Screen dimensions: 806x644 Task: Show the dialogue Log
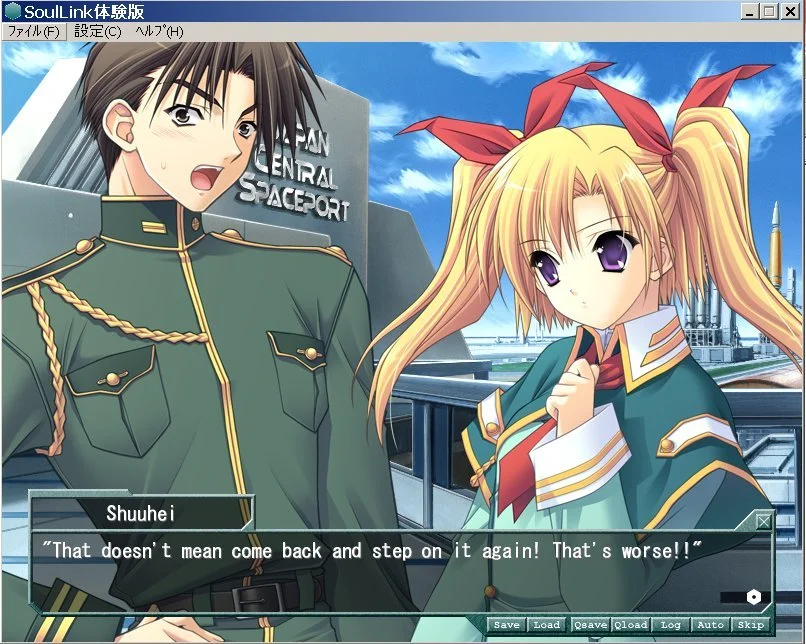tap(670, 625)
